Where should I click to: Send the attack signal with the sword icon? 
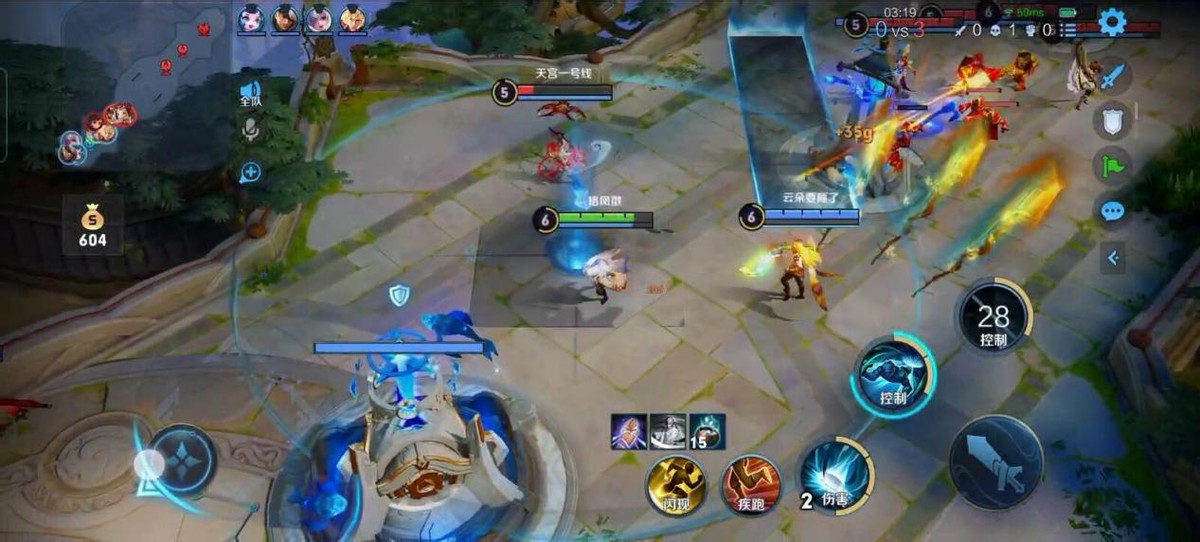pos(1113,77)
